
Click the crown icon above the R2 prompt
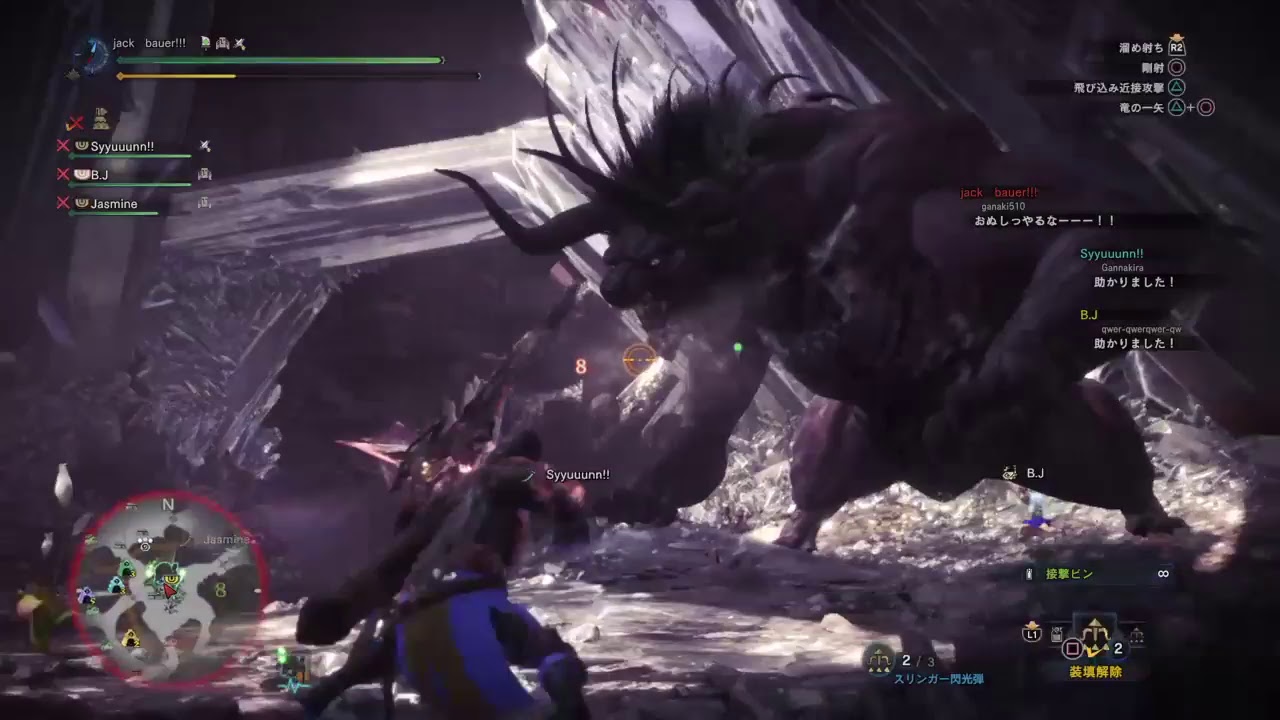coord(1177,37)
